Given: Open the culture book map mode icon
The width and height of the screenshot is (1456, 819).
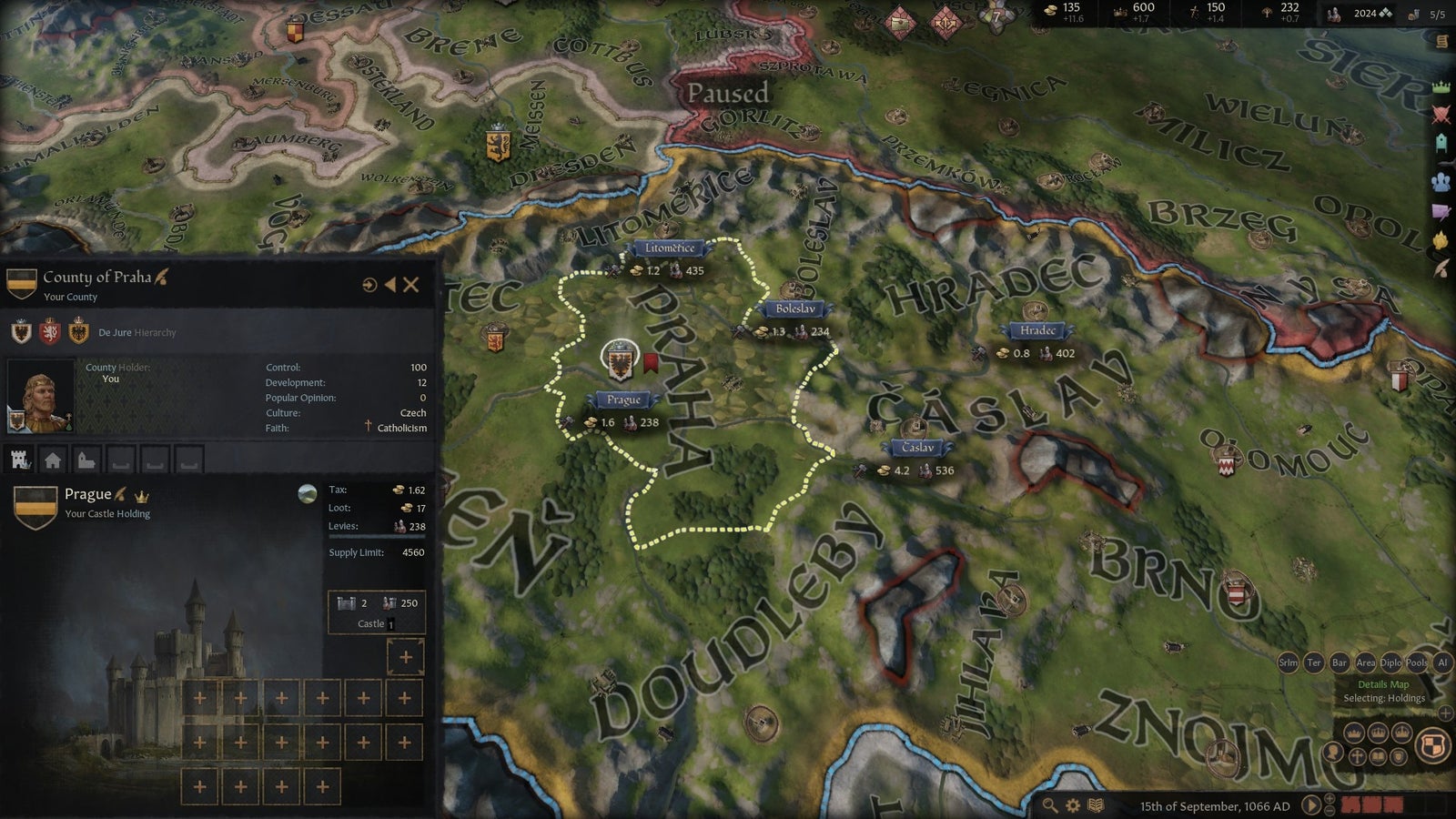Looking at the screenshot, I should pyautogui.click(x=1378, y=756).
